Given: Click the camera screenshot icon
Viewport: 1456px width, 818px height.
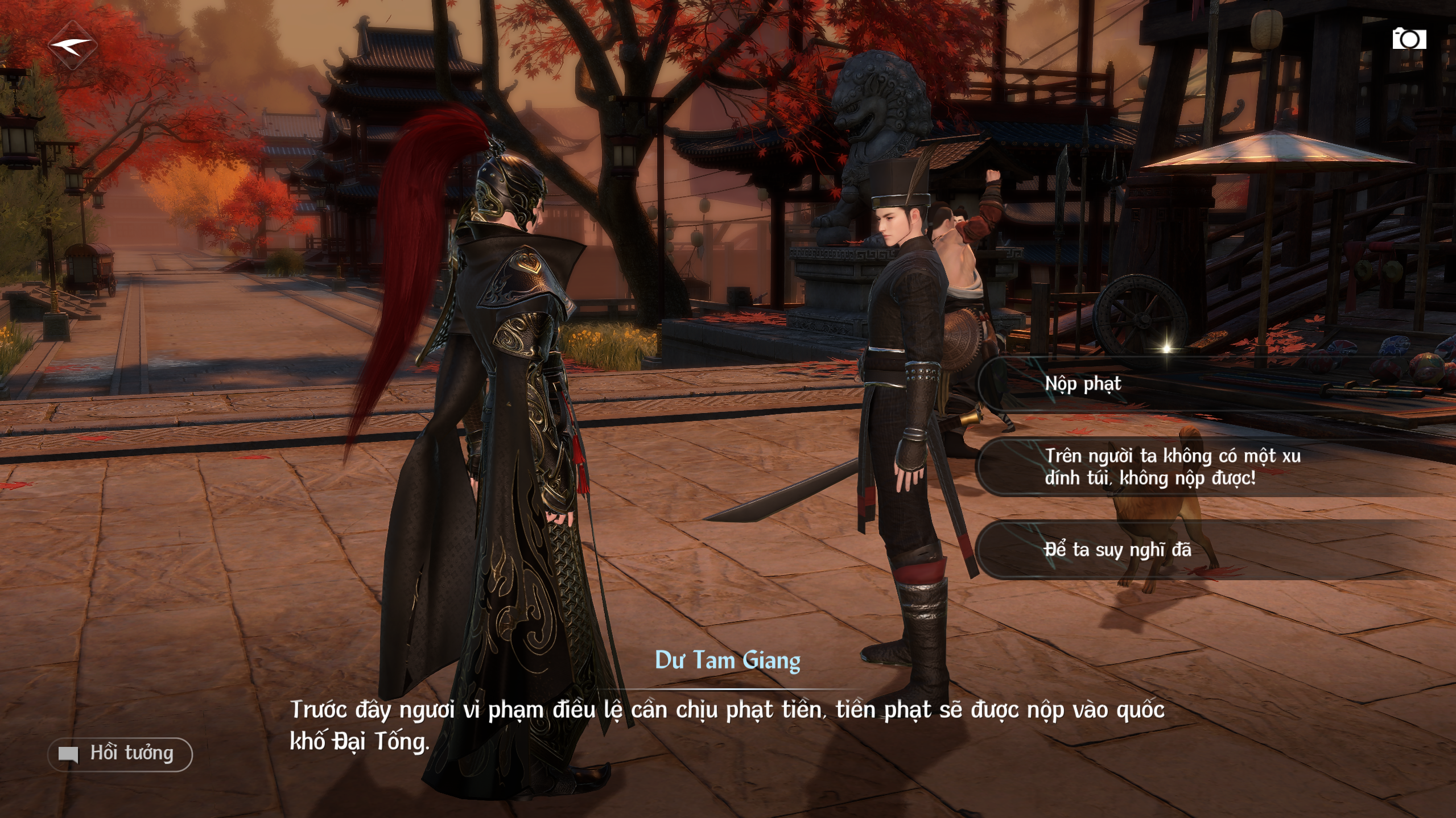Looking at the screenshot, I should pyautogui.click(x=1409, y=39).
